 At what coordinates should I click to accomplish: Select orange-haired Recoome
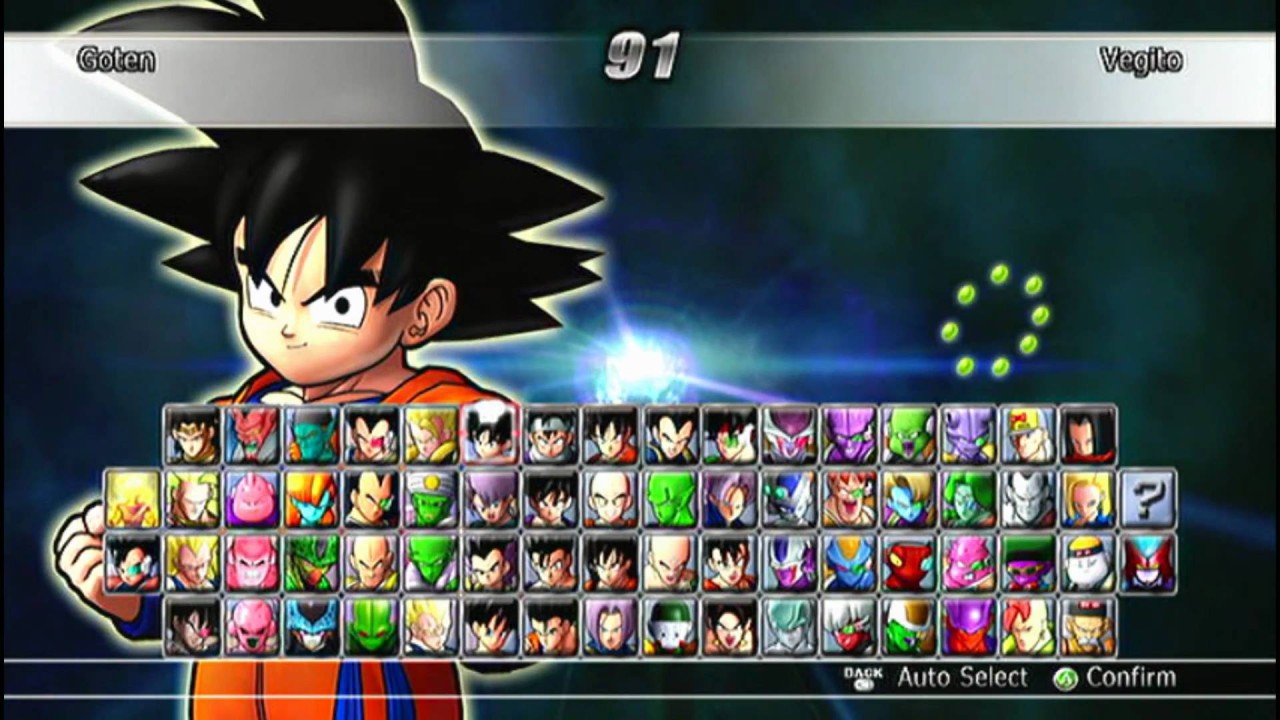(847, 499)
